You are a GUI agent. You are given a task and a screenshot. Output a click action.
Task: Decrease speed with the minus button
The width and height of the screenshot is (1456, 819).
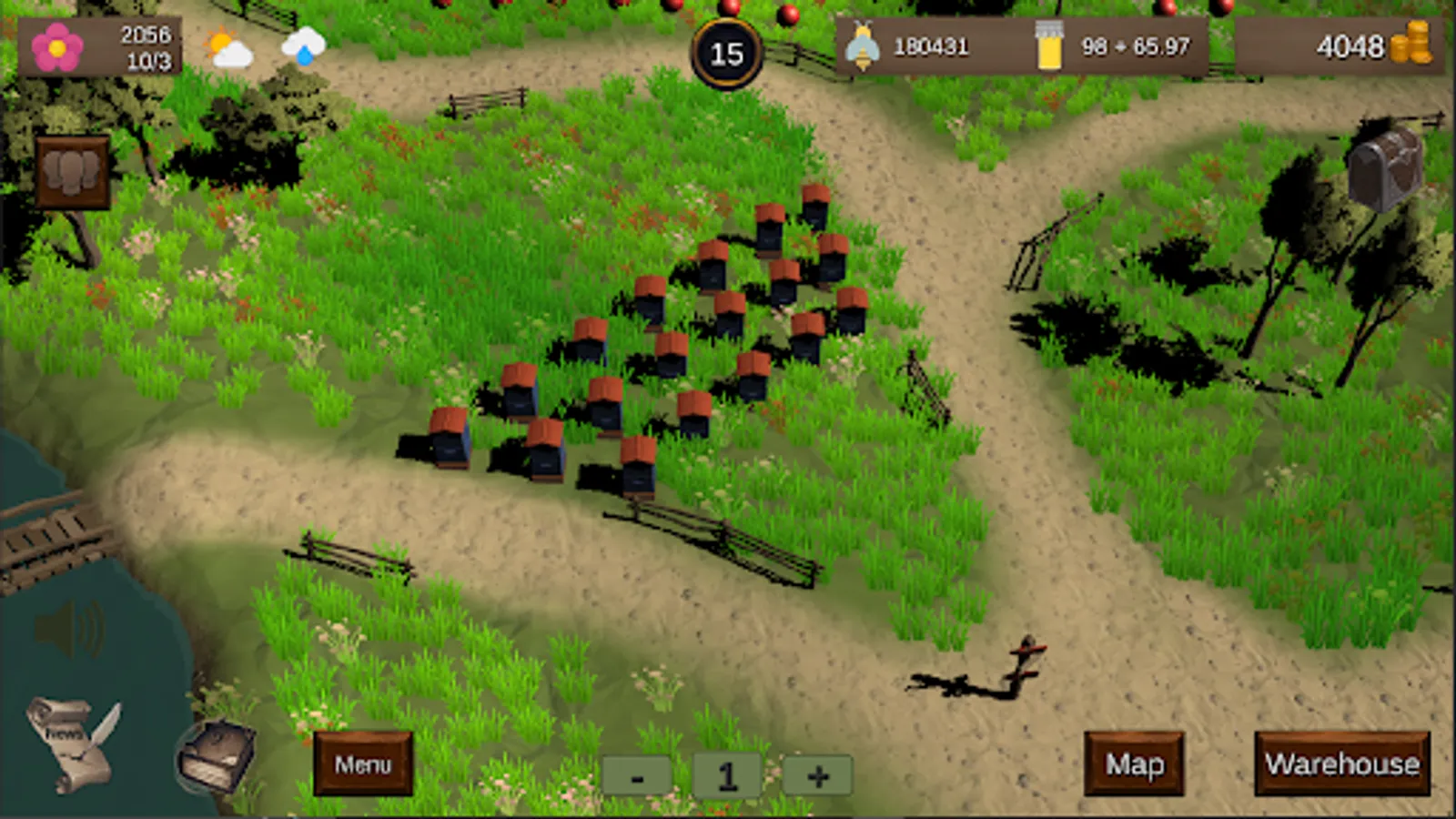tap(637, 776)
